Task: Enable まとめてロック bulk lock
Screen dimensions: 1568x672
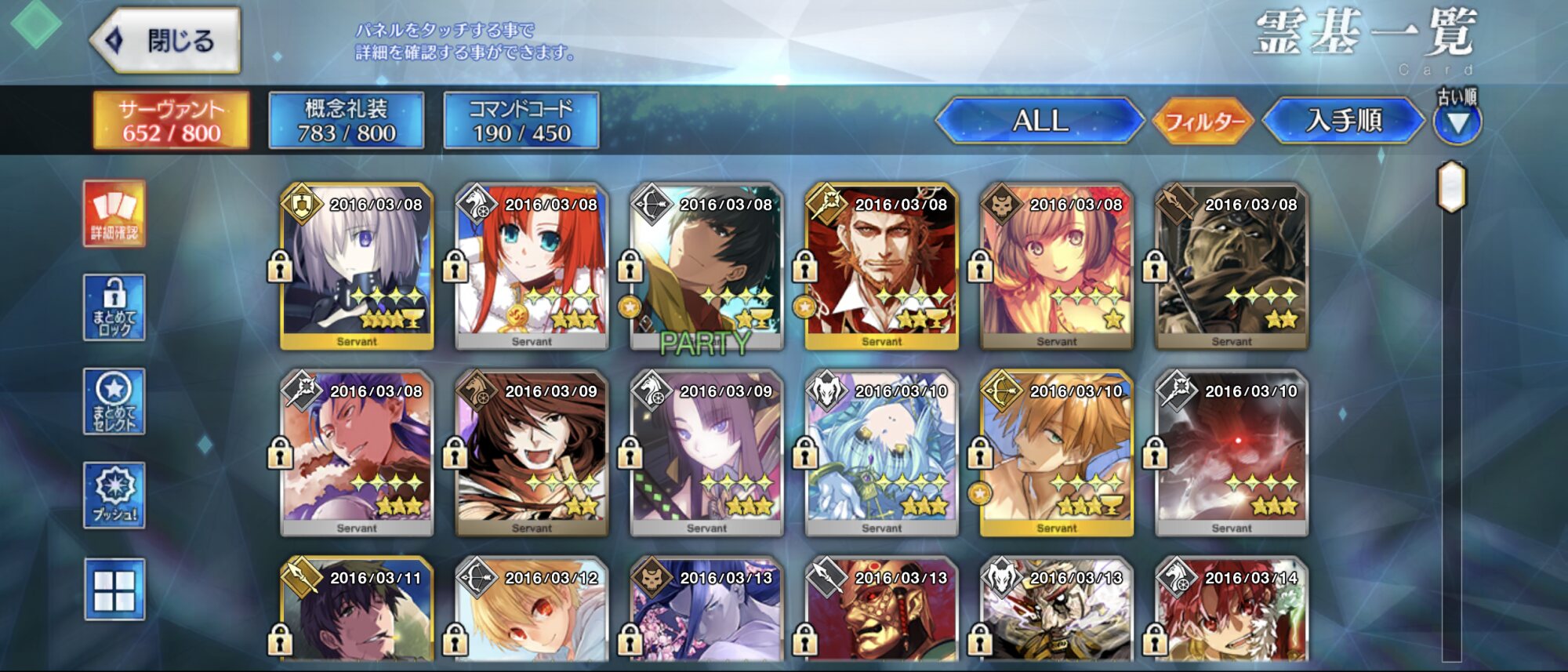Action: click(x=114, y=307)
